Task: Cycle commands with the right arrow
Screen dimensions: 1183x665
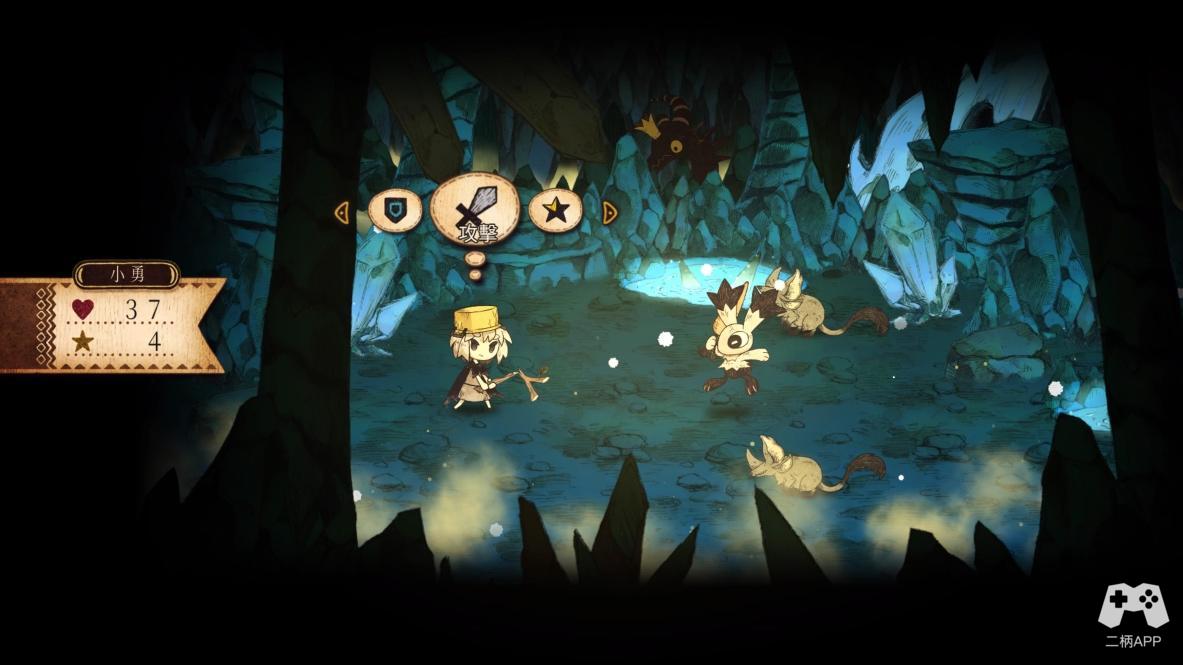Action: [x=609, y=212]
